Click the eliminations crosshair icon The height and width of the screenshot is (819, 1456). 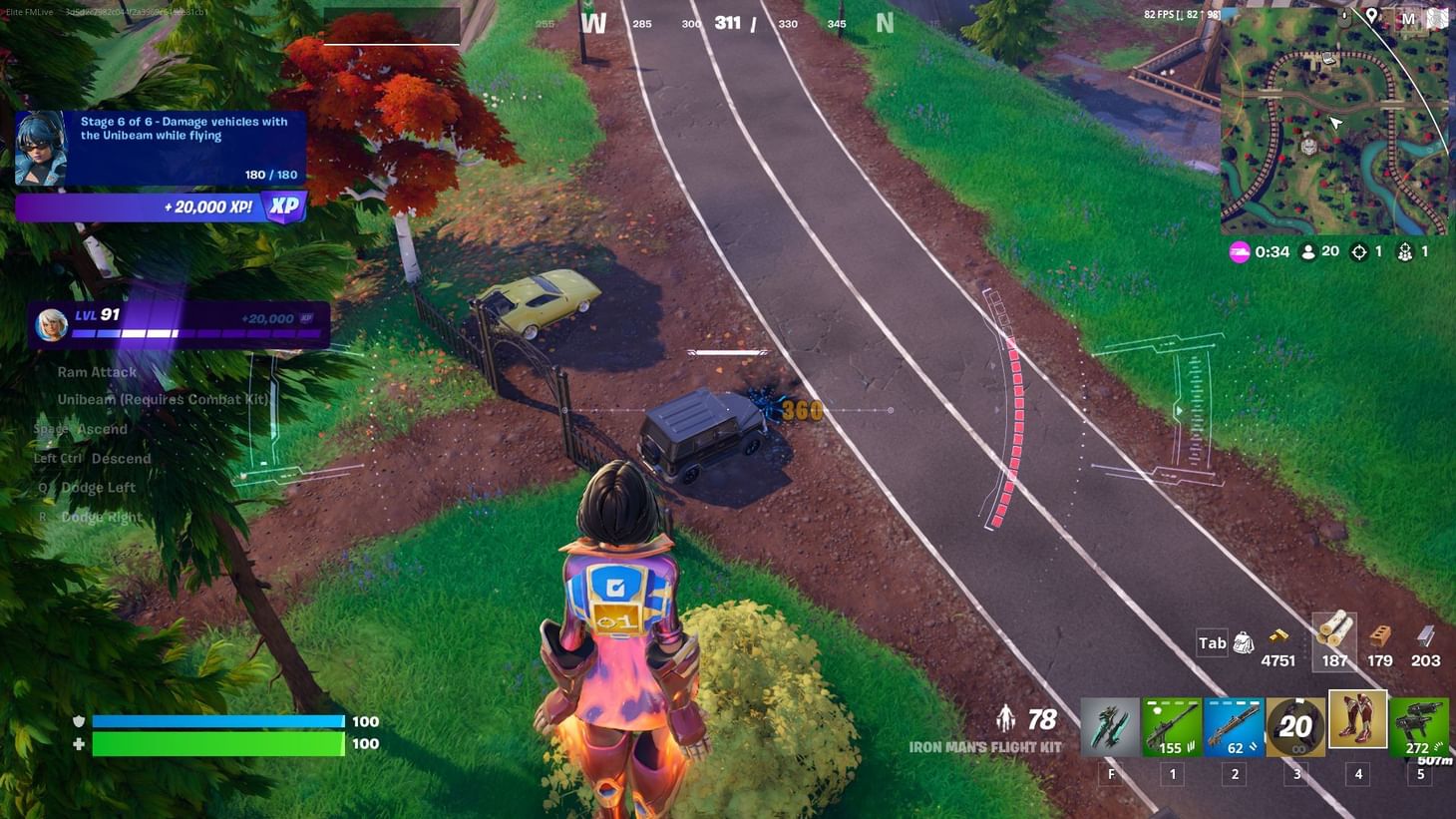[1360, 252]
